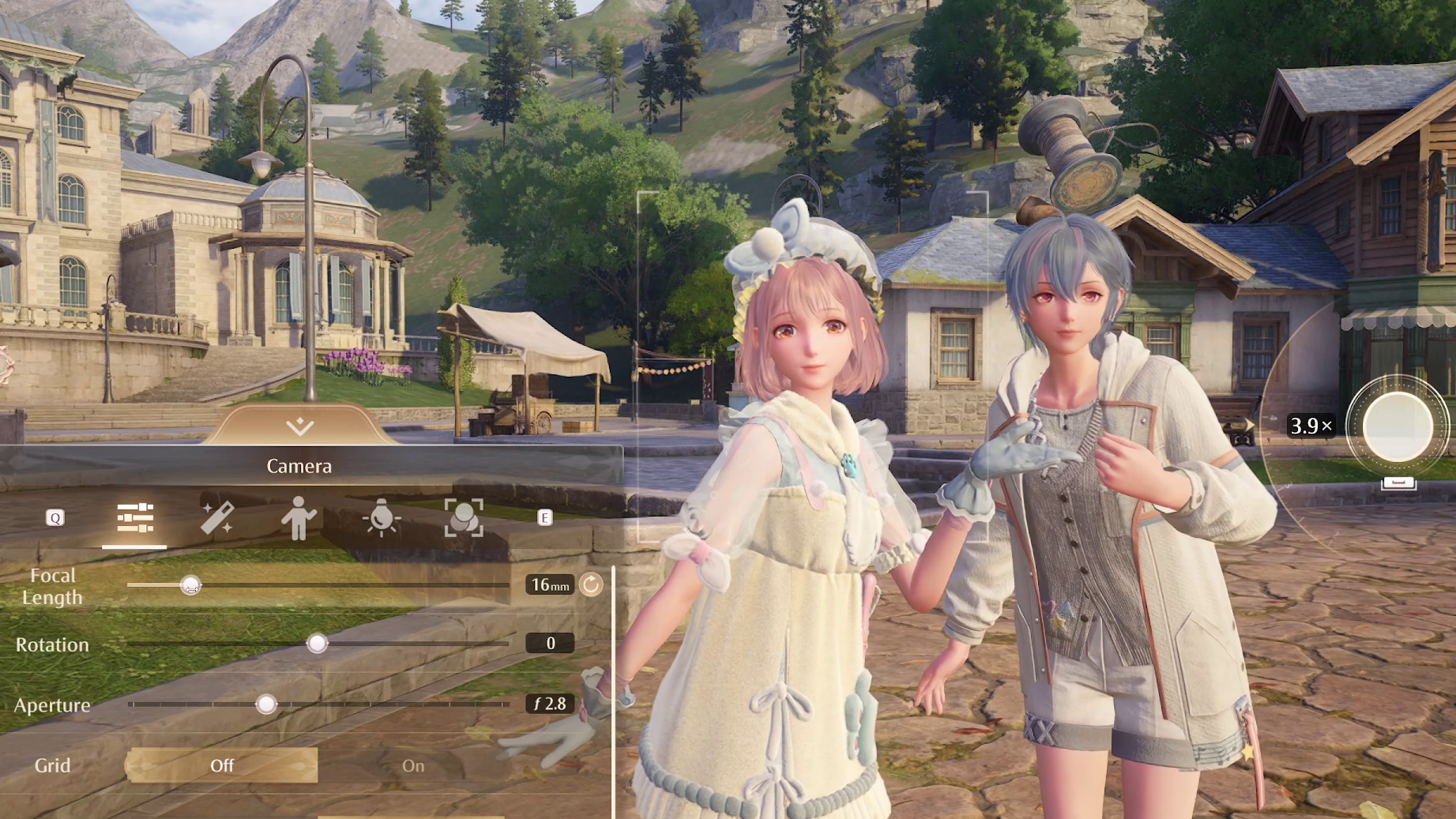Click the Focal Length slider handle
This screenshot has width=1456, height=819.
pos(190,585)
